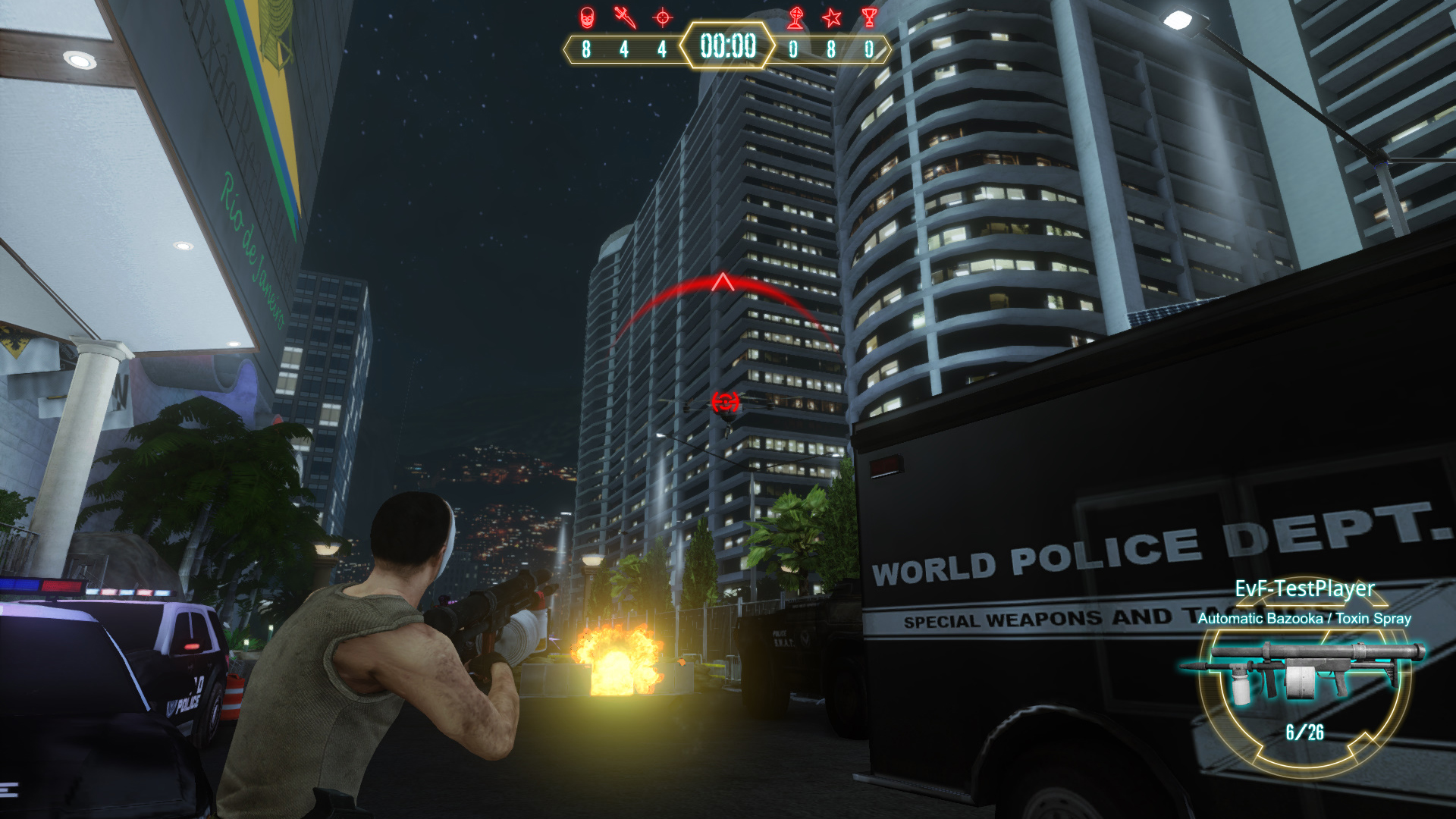
Task: Click the red trophy icon on HUD
Action: click(869, 17)
